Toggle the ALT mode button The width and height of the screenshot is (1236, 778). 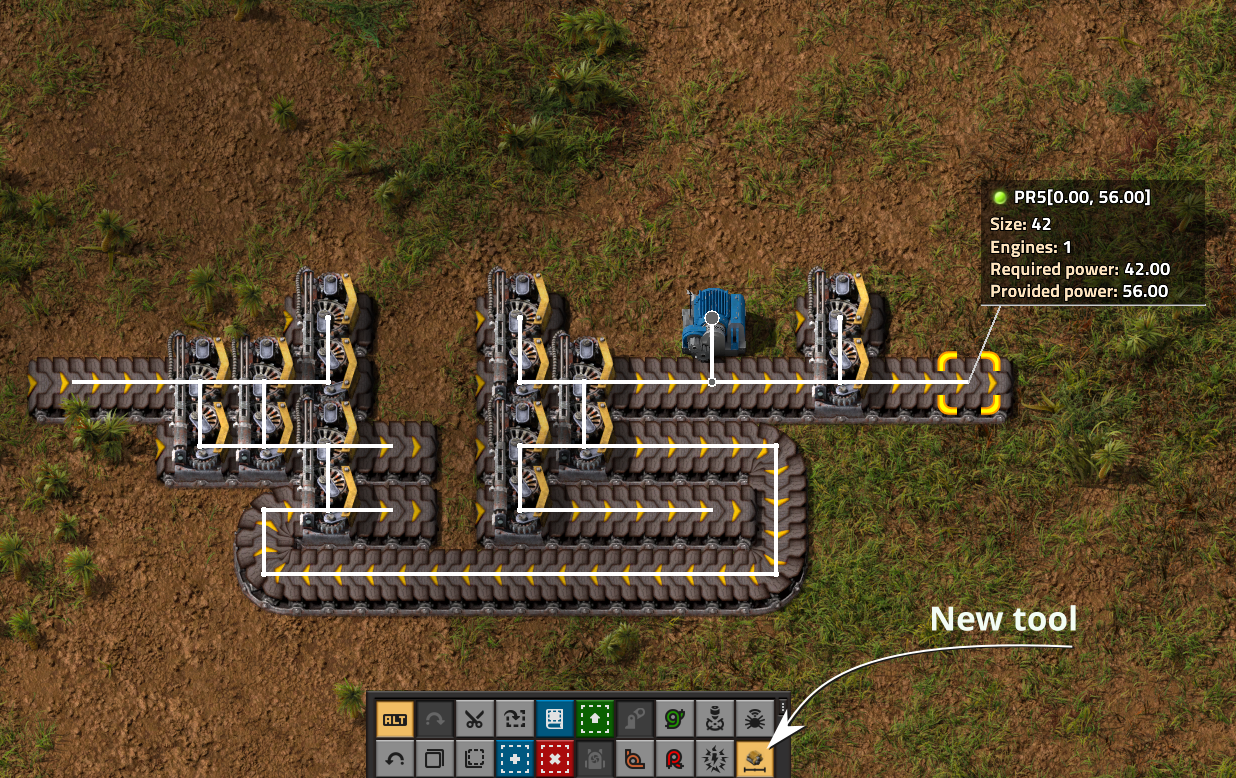click(x=395, y=719)
